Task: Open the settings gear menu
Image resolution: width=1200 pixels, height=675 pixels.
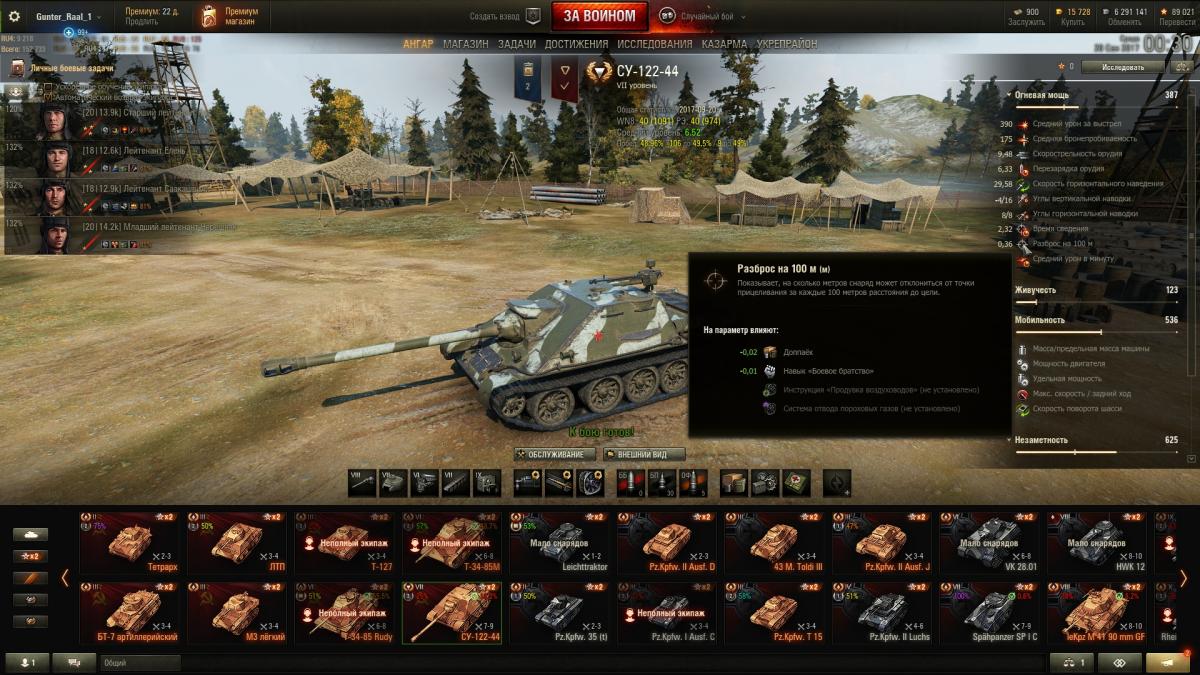Action: [x=14, y=16]
